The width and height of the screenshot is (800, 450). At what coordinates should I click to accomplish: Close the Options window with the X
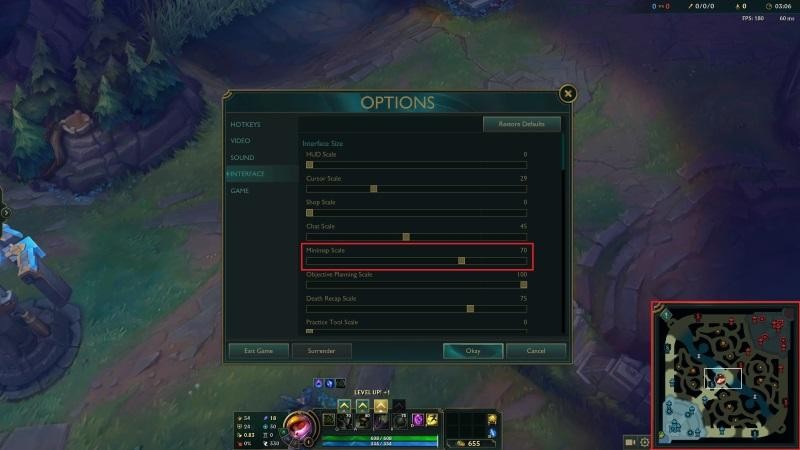[568, 94]
